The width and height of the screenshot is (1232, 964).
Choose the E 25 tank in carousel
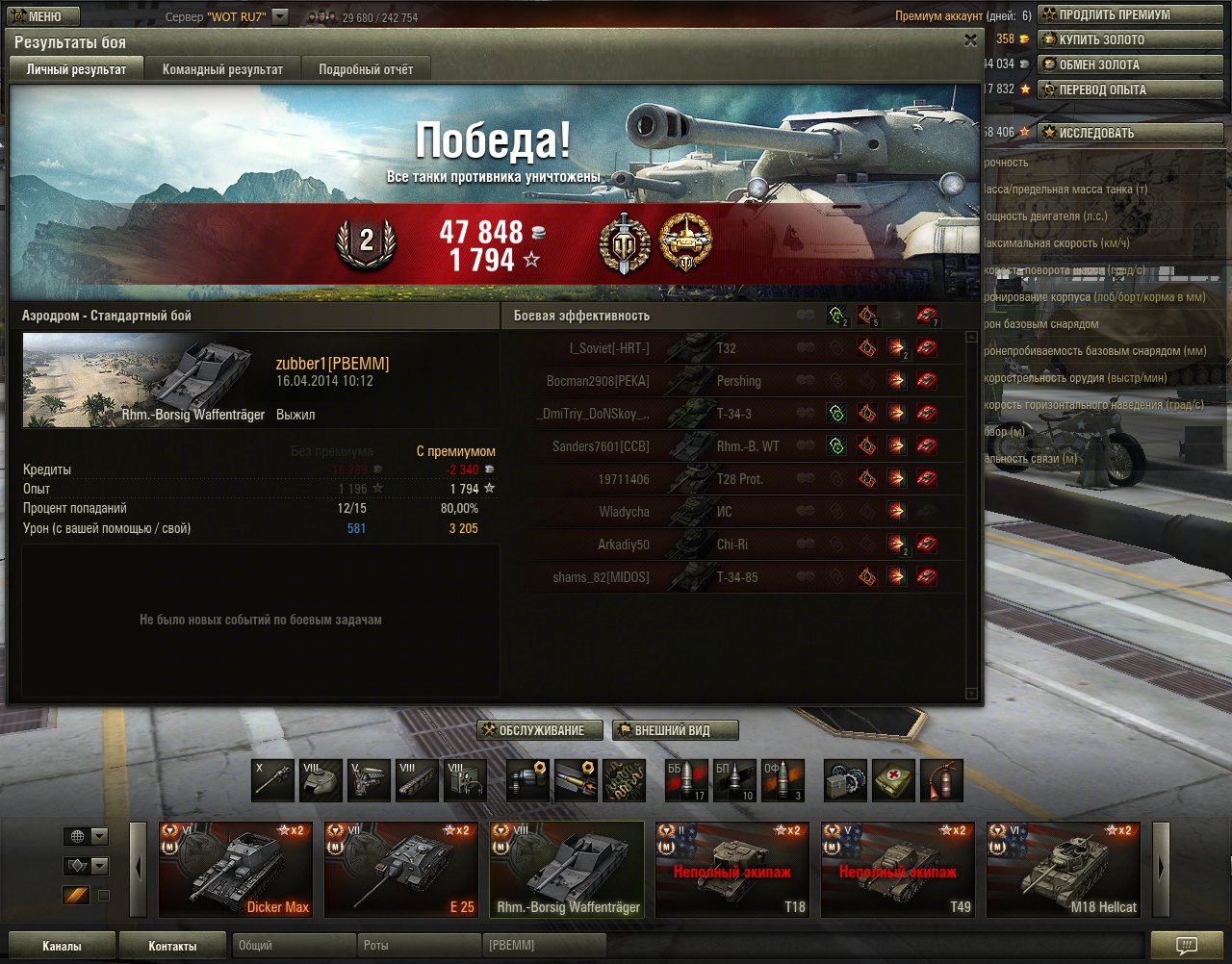(x=401, y=869)
